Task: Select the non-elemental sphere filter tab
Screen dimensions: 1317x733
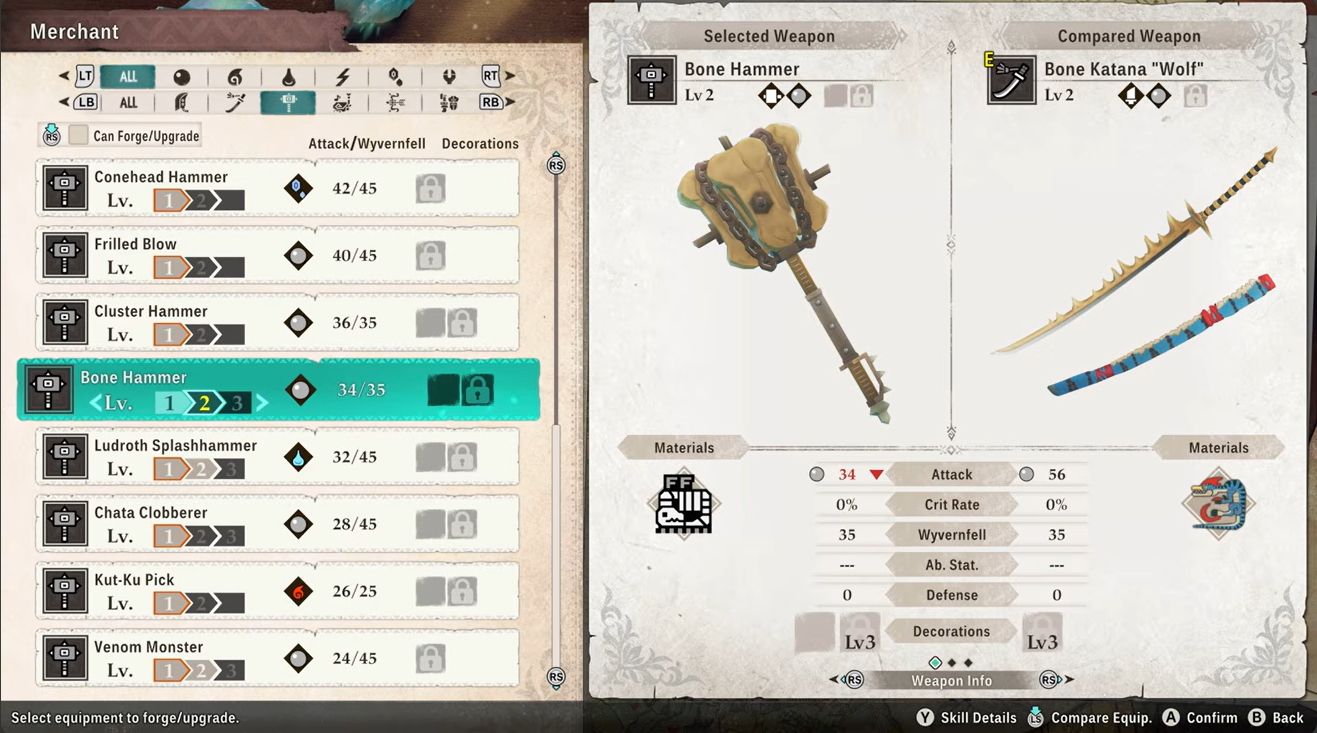Action: (181, 77)
